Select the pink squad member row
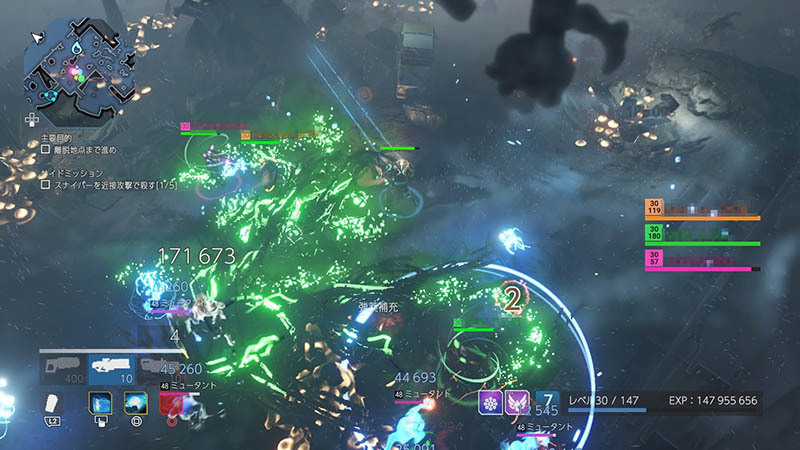This screenshot has width=800, height=450. pos(702,260)
